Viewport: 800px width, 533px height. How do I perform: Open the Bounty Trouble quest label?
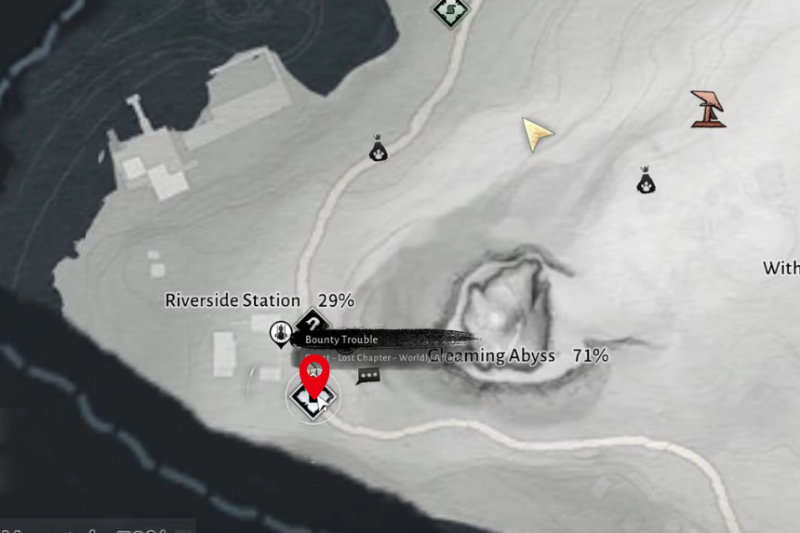point(342,340)
